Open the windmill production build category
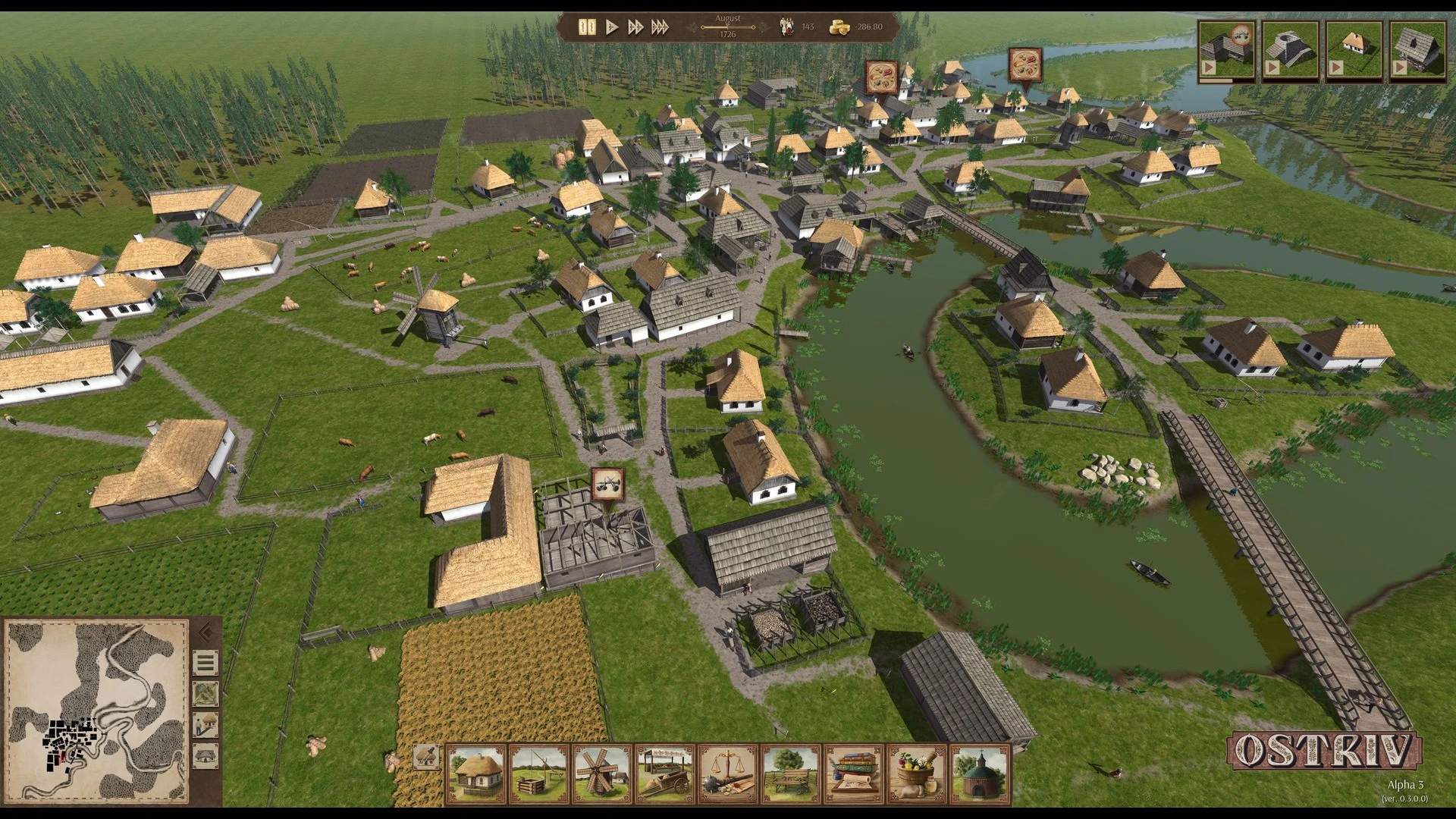 602,773
